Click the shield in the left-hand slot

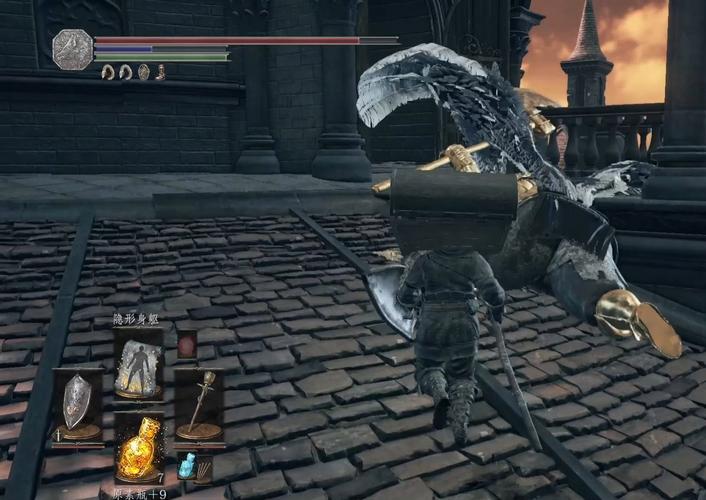click(x=77, y=404)
